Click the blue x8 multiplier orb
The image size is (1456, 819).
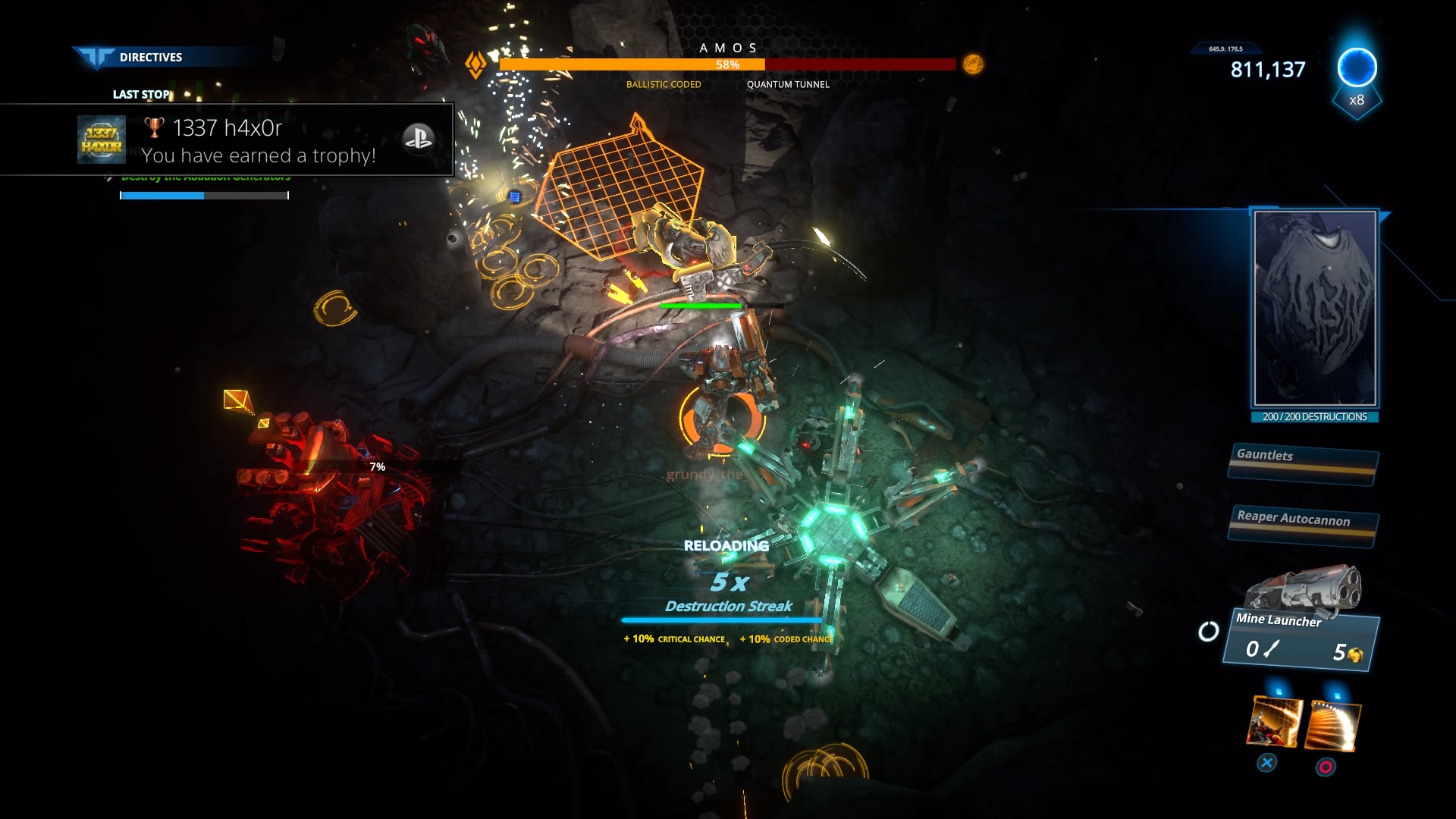coord(1357,70)
